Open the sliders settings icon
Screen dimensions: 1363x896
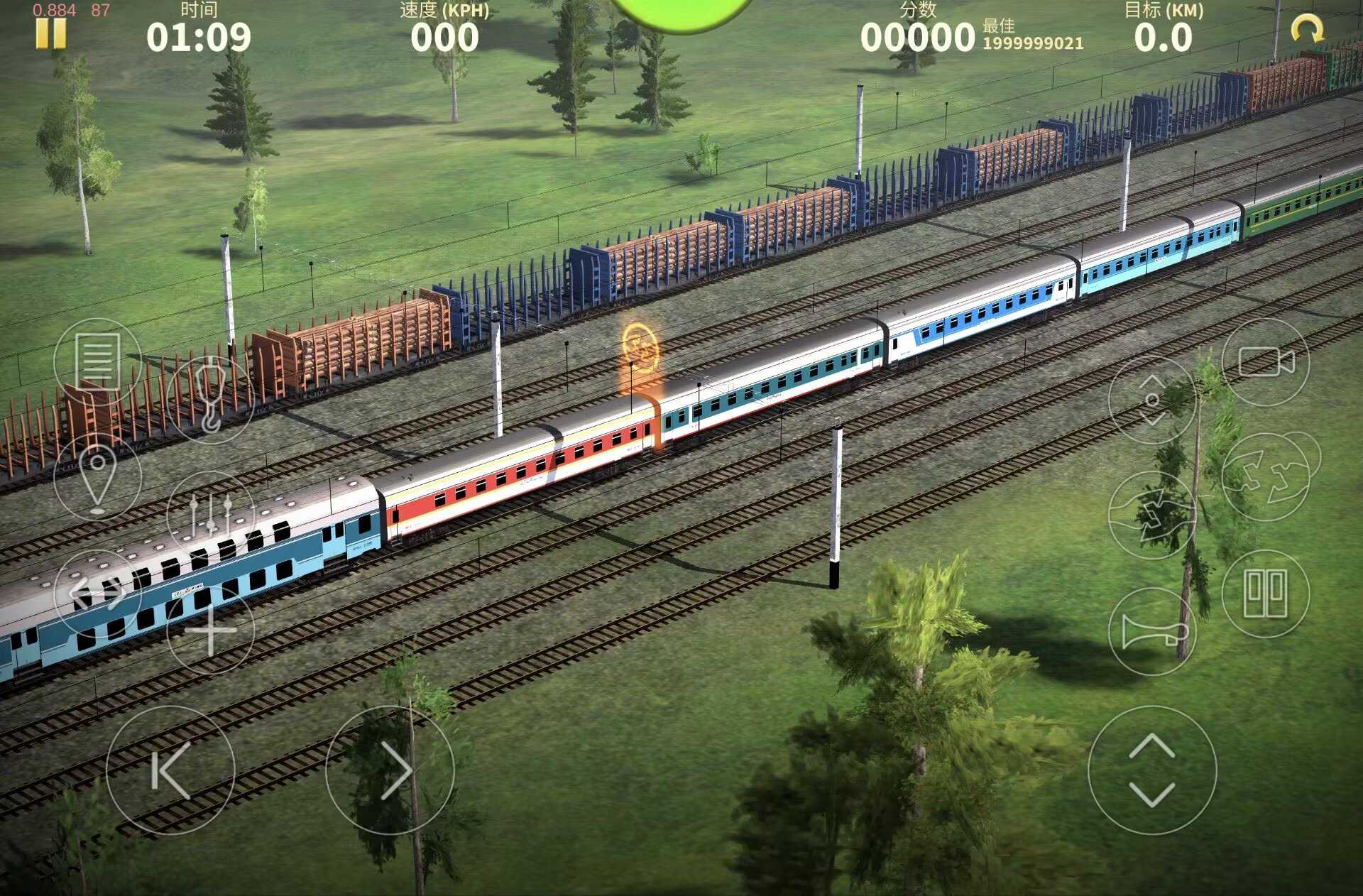(211, 515)
